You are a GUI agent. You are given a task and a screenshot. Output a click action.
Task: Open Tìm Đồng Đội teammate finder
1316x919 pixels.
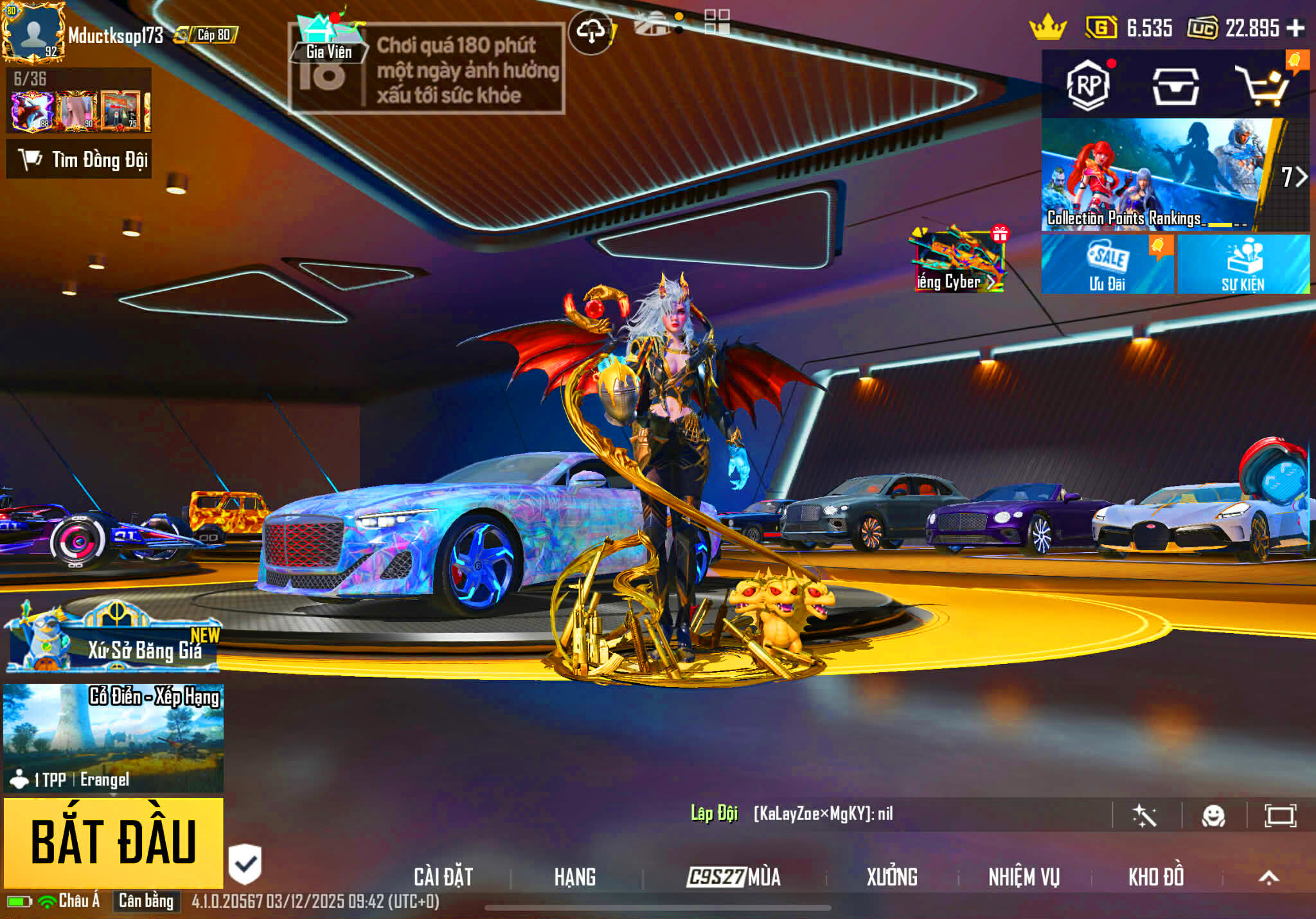tap(79, 159)
